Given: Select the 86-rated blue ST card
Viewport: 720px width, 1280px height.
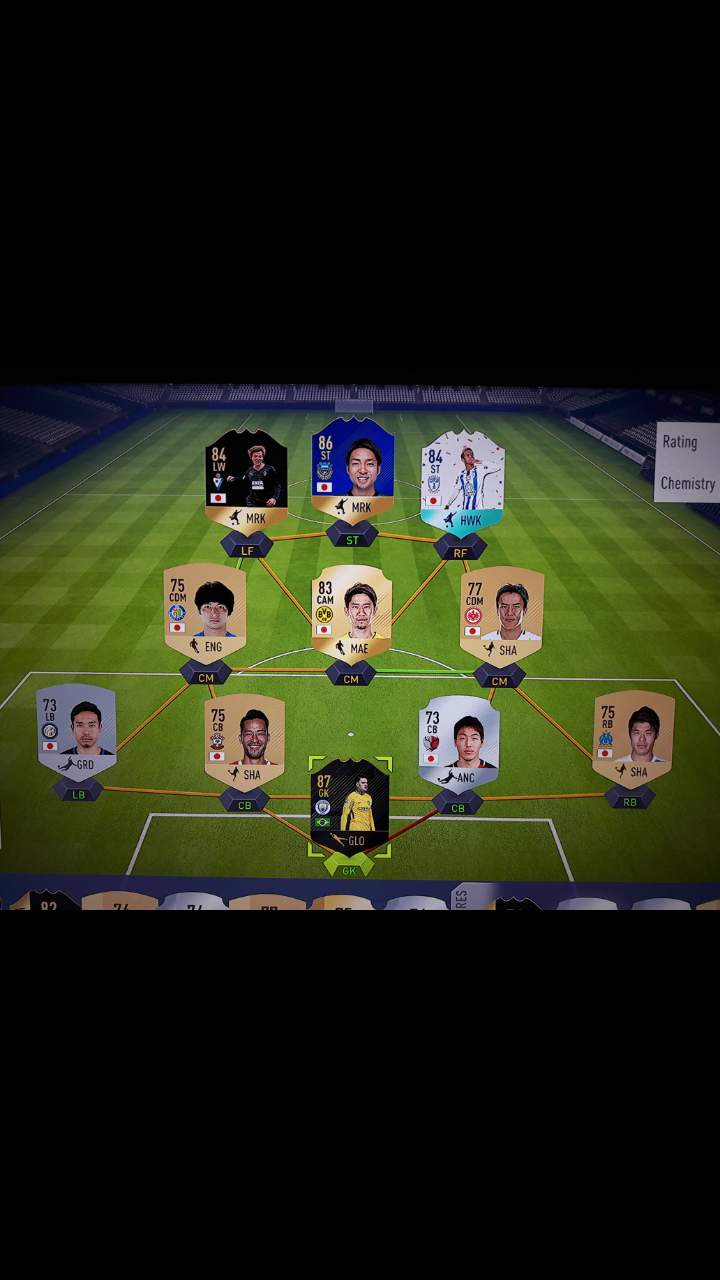Looking at the screenshot, I should click(x=353, y=470).
